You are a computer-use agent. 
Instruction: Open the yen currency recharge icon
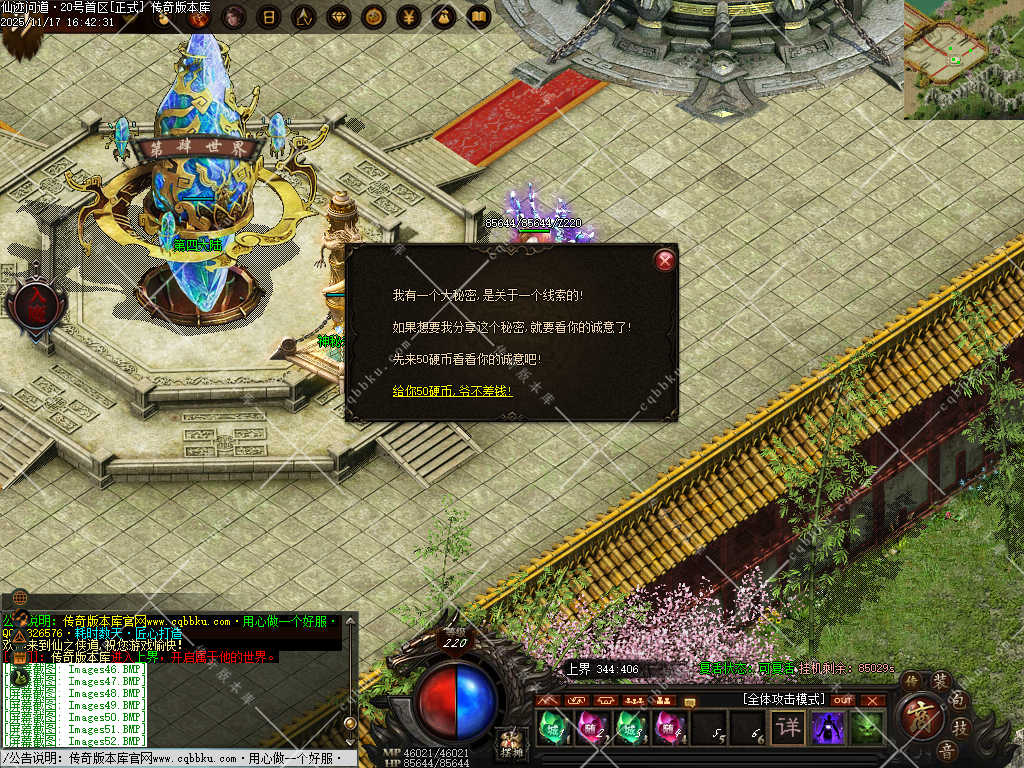coord(408,16)
